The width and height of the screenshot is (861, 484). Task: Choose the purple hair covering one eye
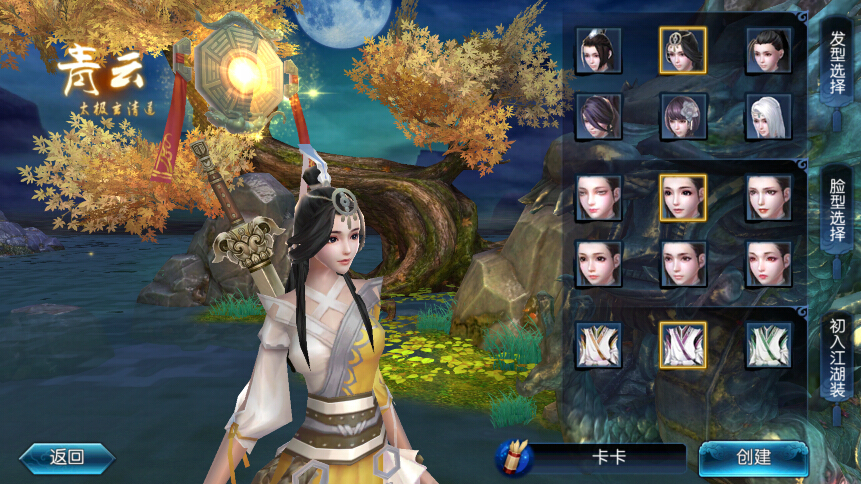pyautogui.click(x=598, y=116)
